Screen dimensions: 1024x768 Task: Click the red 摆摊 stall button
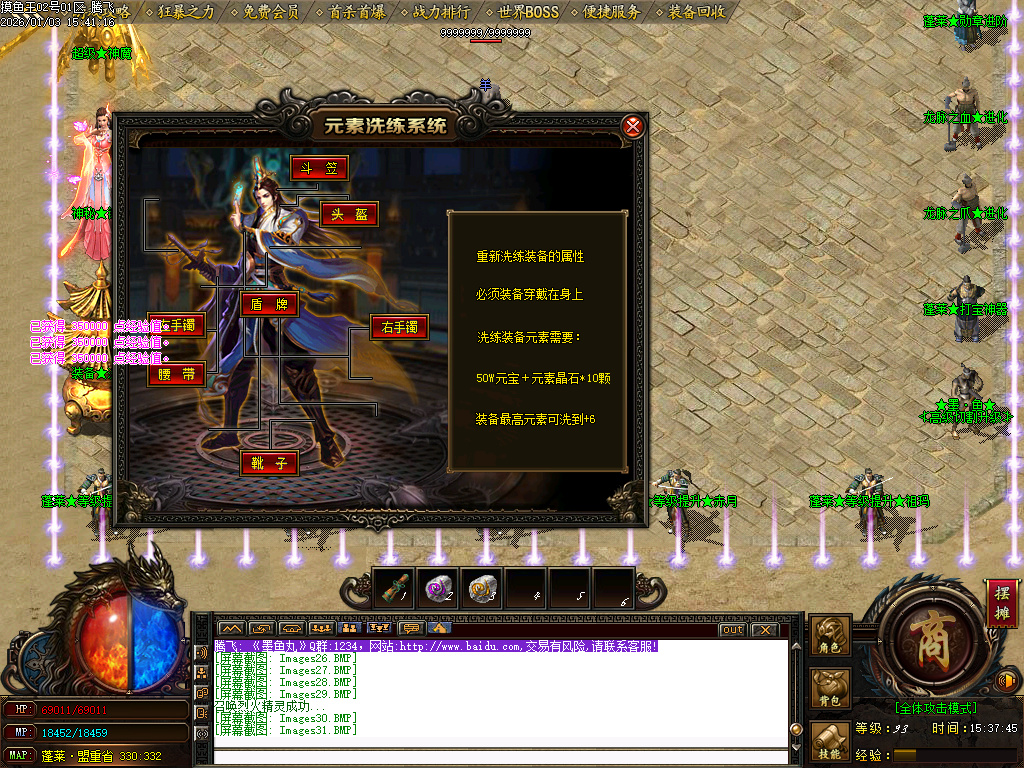tap(1001, 603)
